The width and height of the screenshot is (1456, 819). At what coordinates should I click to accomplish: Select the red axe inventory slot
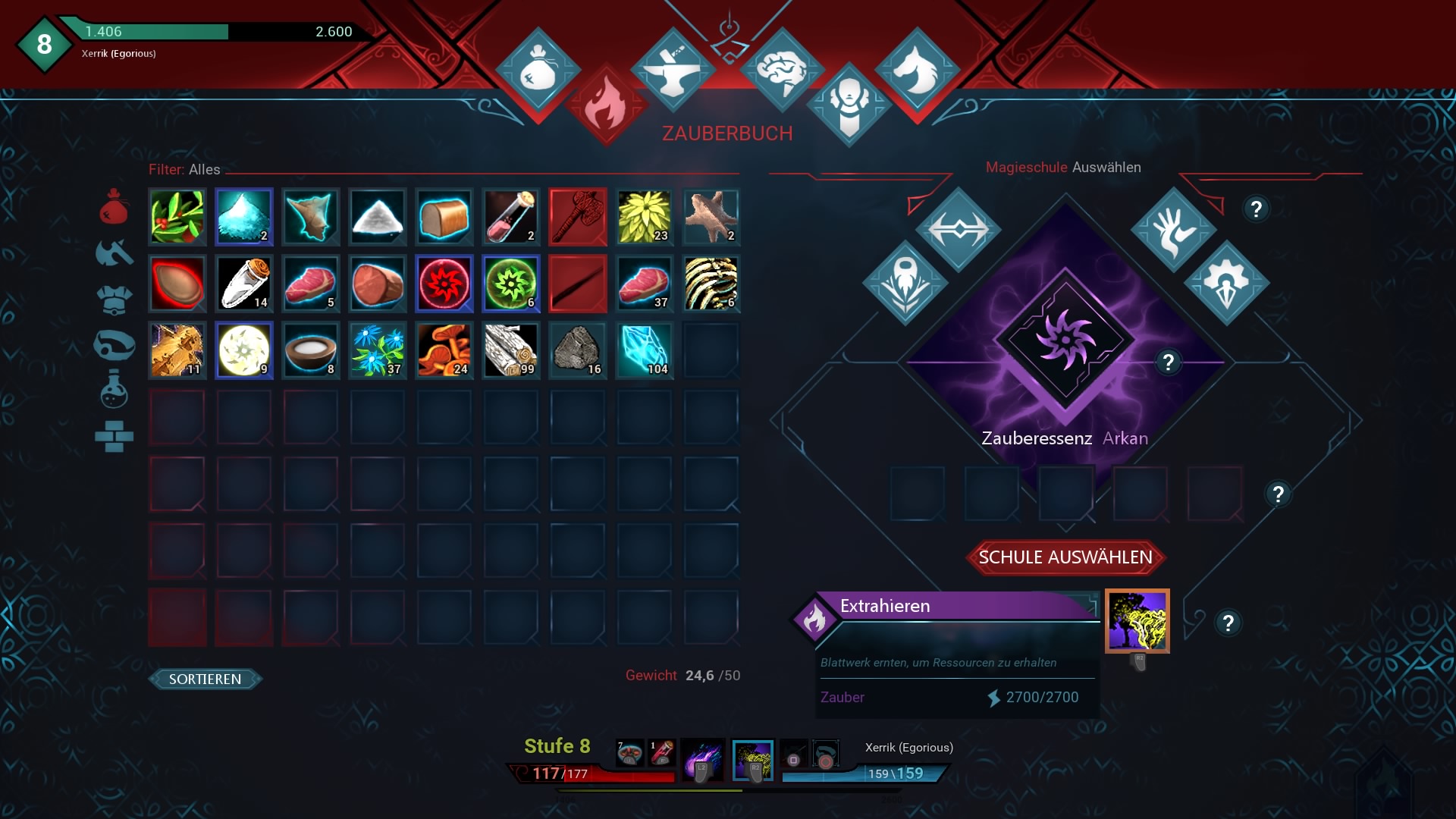click(x=578, y=217)
